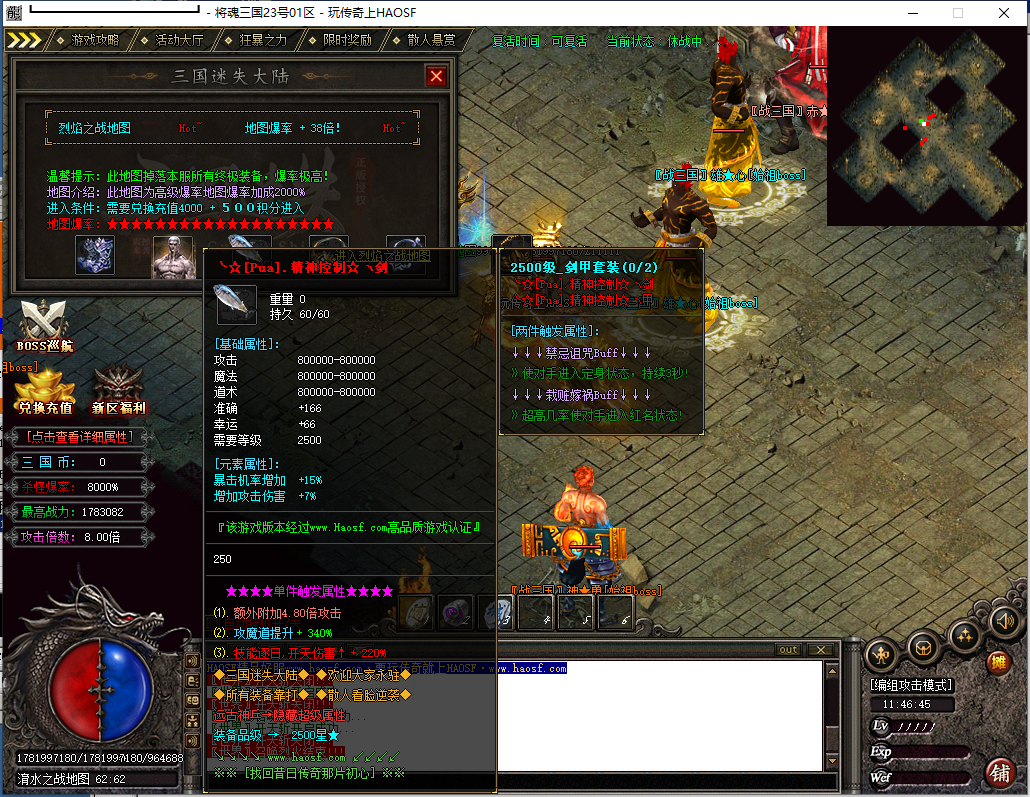
Task: Click the red 摊 stall button
Action: coord(997,662)
